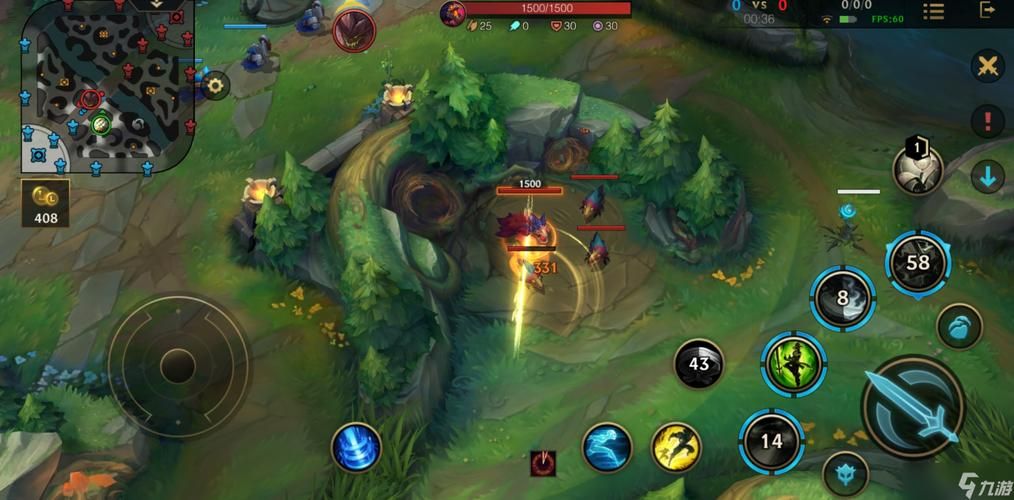The height and width of the screenshot is (500, 1014).
Task: Tap the sword basic attack button
Action: [912, 406]
